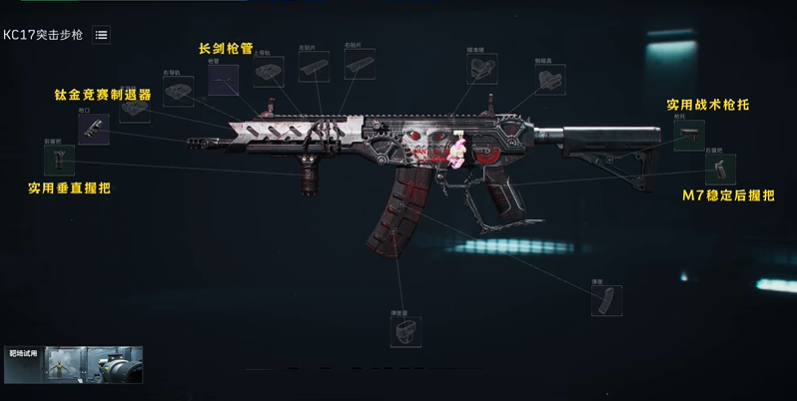Open the optic sight (瞄准镜) slot
Viewport: 797px width, 401px height.
click(482, 68)
